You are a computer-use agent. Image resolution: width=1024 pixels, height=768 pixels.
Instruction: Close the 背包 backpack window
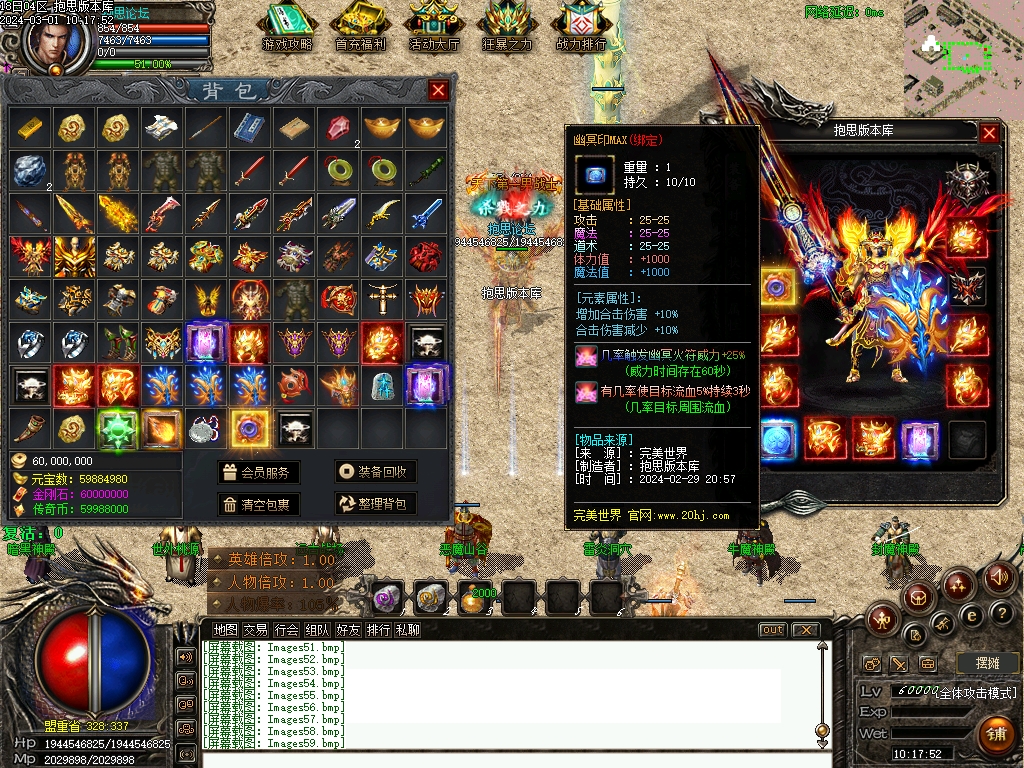(438, 91)
